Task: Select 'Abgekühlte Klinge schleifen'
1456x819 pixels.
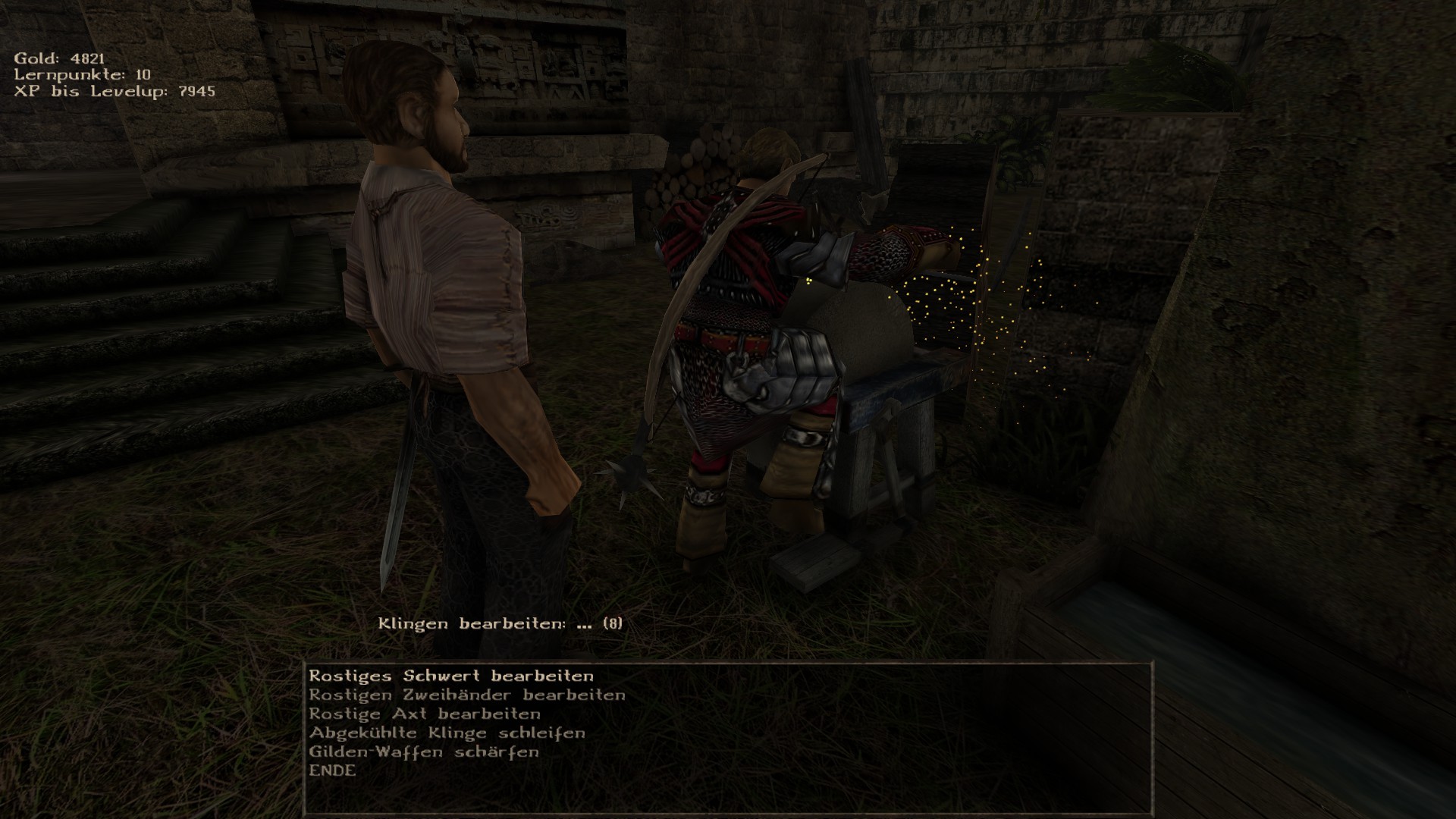Action: coord(447,733)
